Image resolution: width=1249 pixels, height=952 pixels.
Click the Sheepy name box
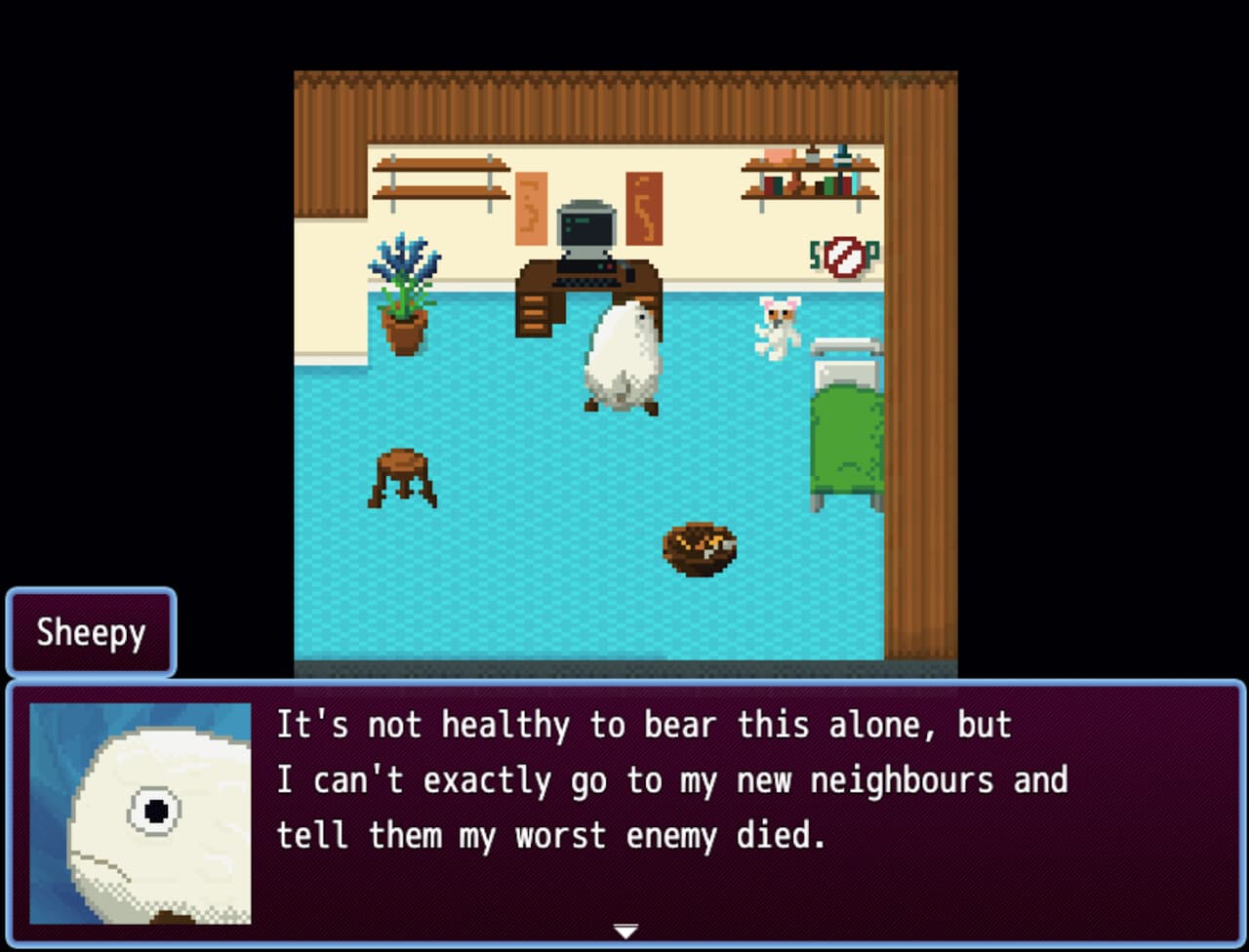tap(91, 633)
